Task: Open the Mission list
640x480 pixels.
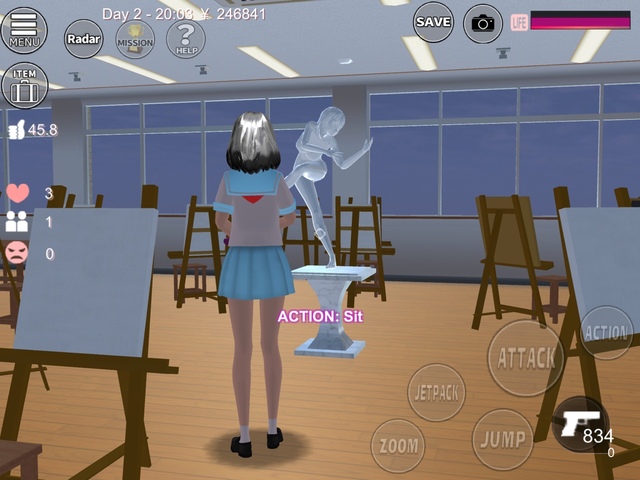Action: 135,40
